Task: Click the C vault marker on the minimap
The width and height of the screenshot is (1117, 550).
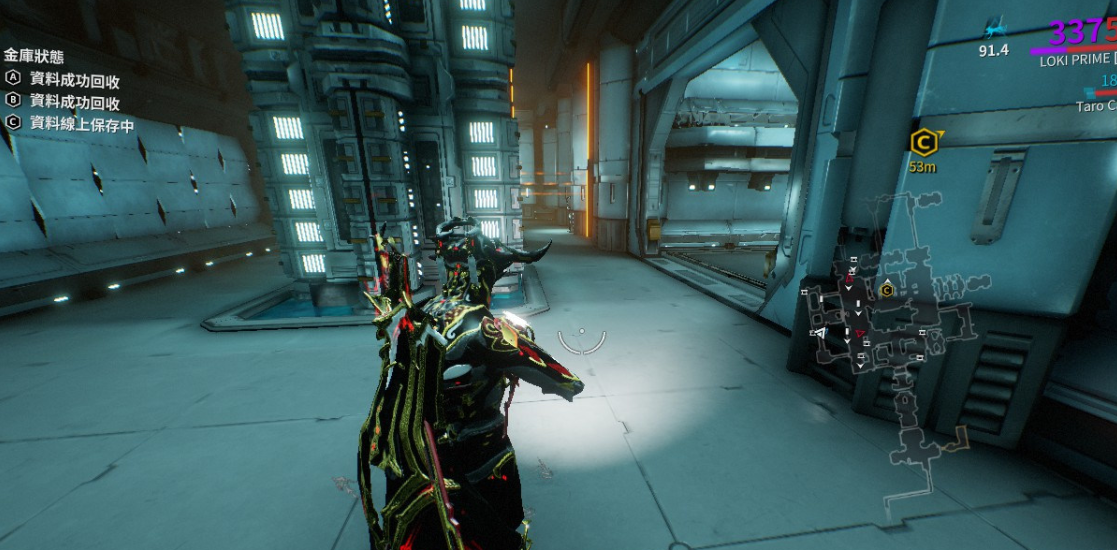Action: coord(886,290)
